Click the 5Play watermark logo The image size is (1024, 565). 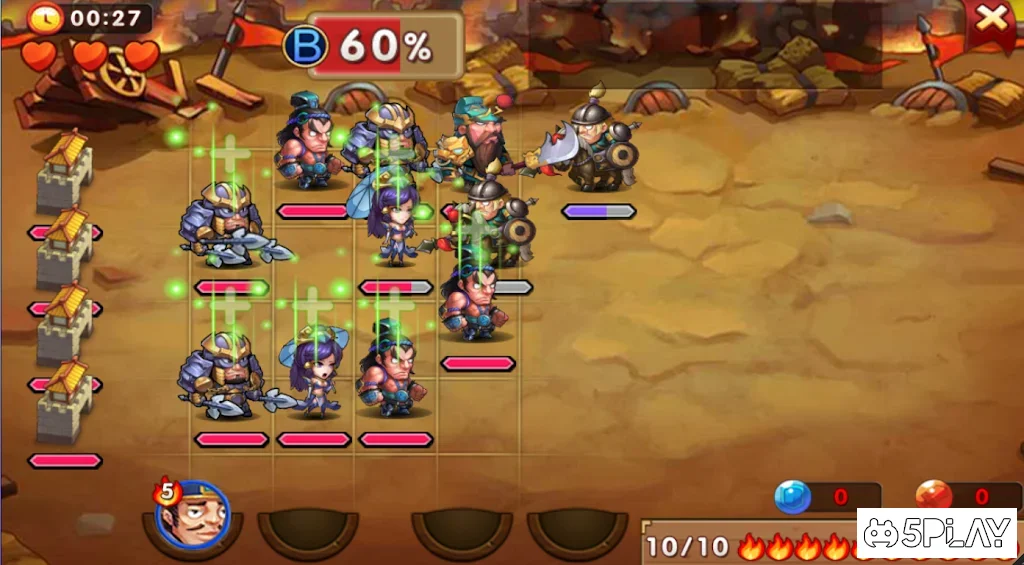point(937,533)
